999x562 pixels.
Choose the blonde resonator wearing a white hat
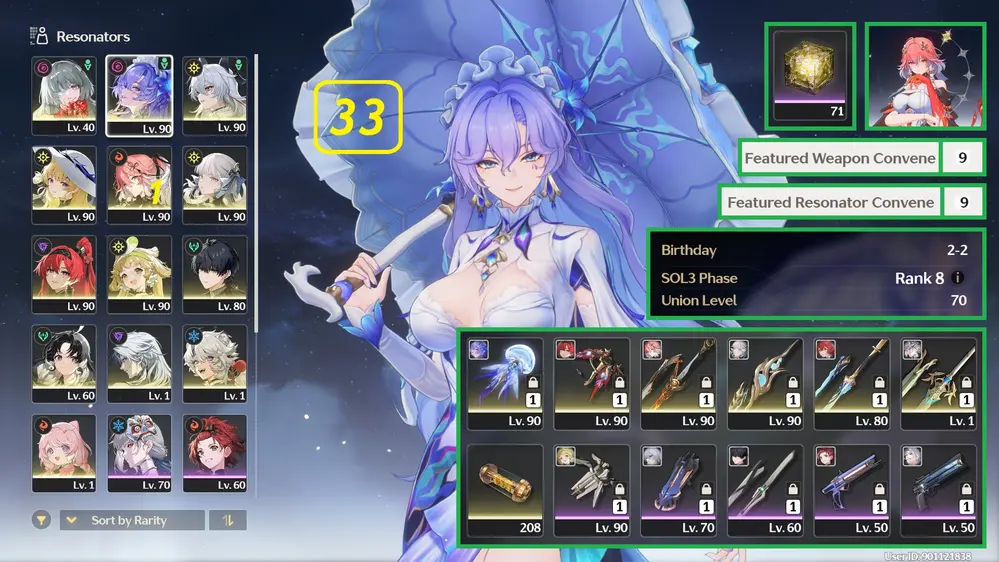tap(65, 186)
